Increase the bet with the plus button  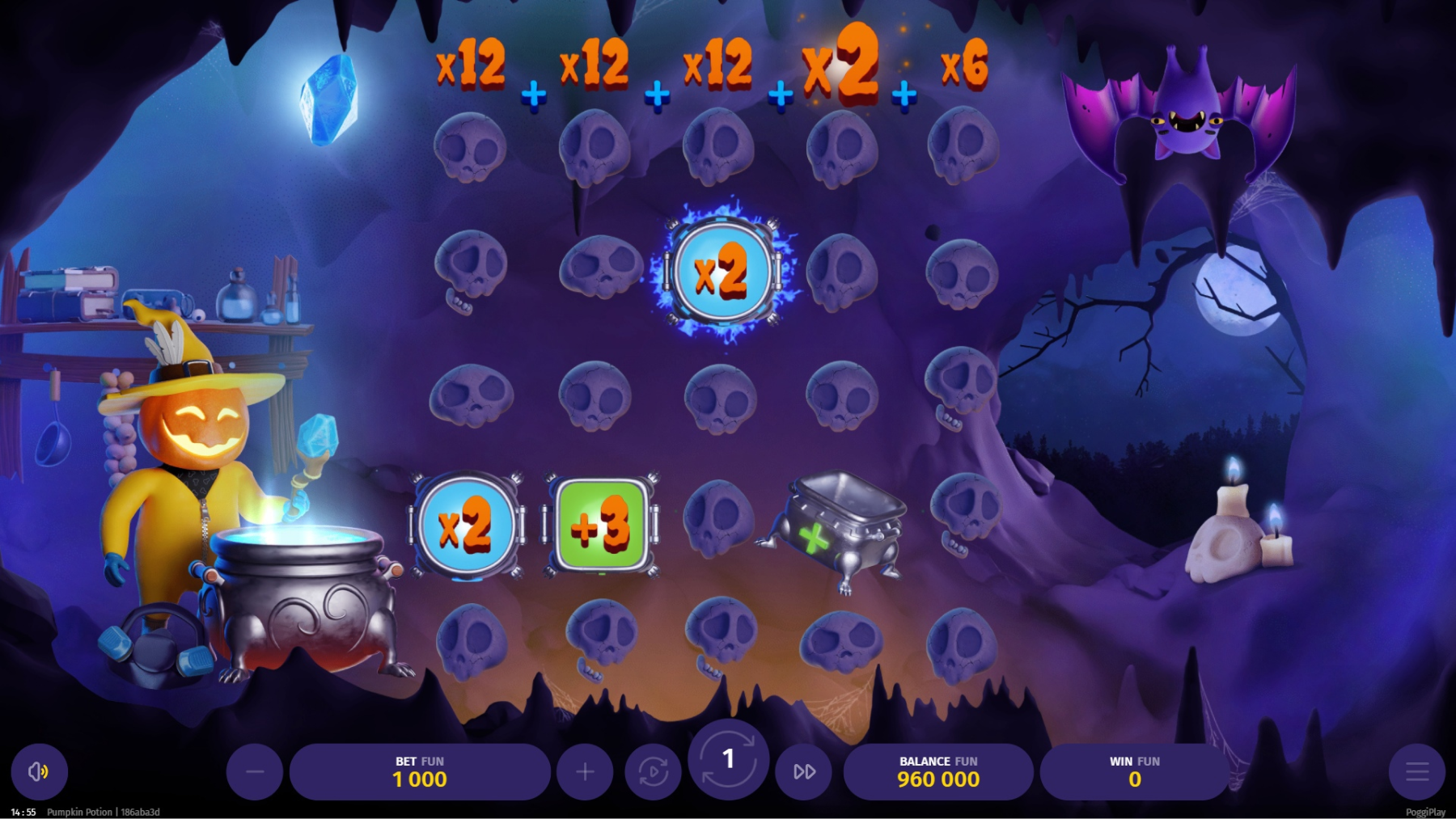click(x=585, y=772)
